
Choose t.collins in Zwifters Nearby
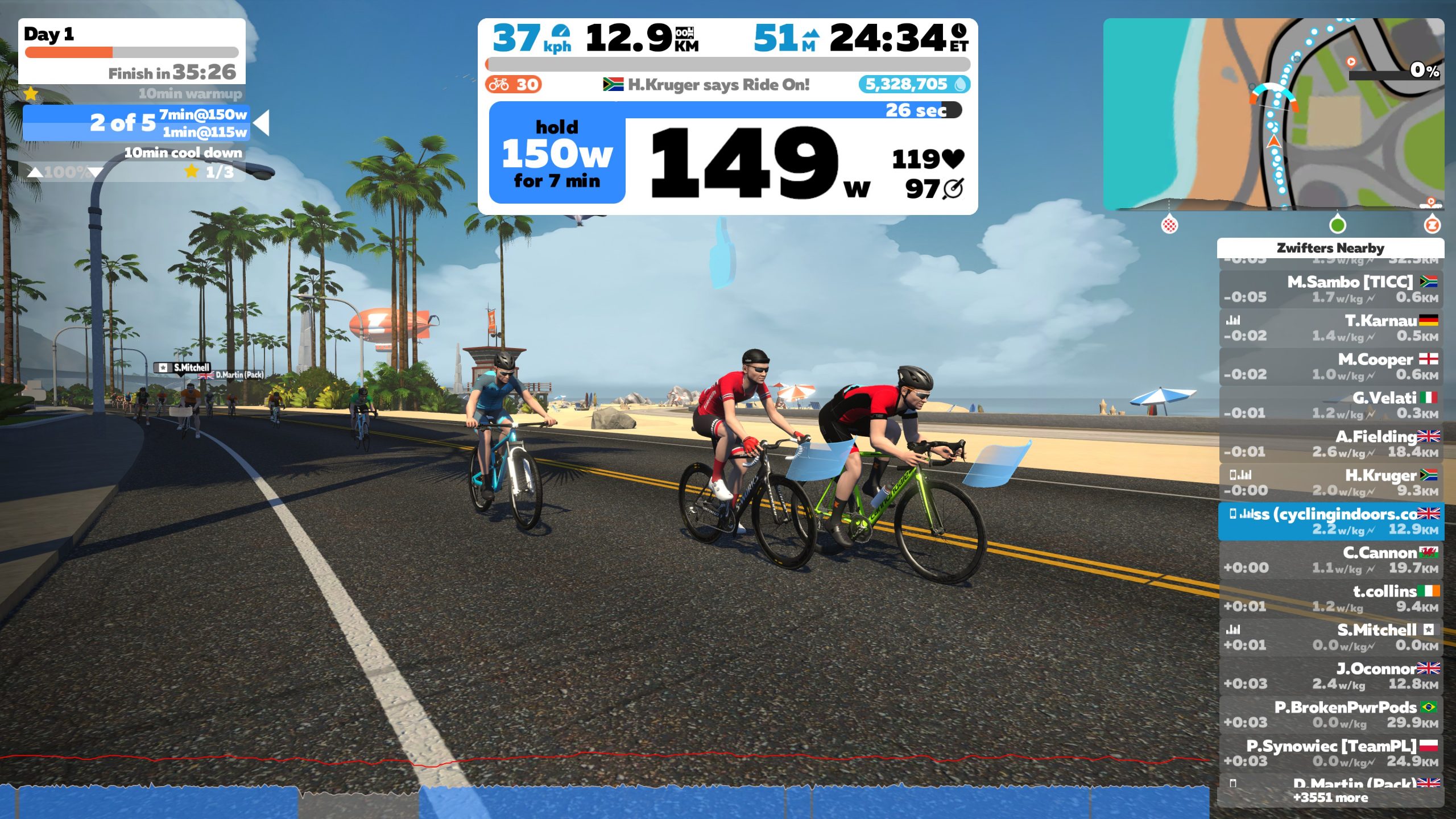1330,598
